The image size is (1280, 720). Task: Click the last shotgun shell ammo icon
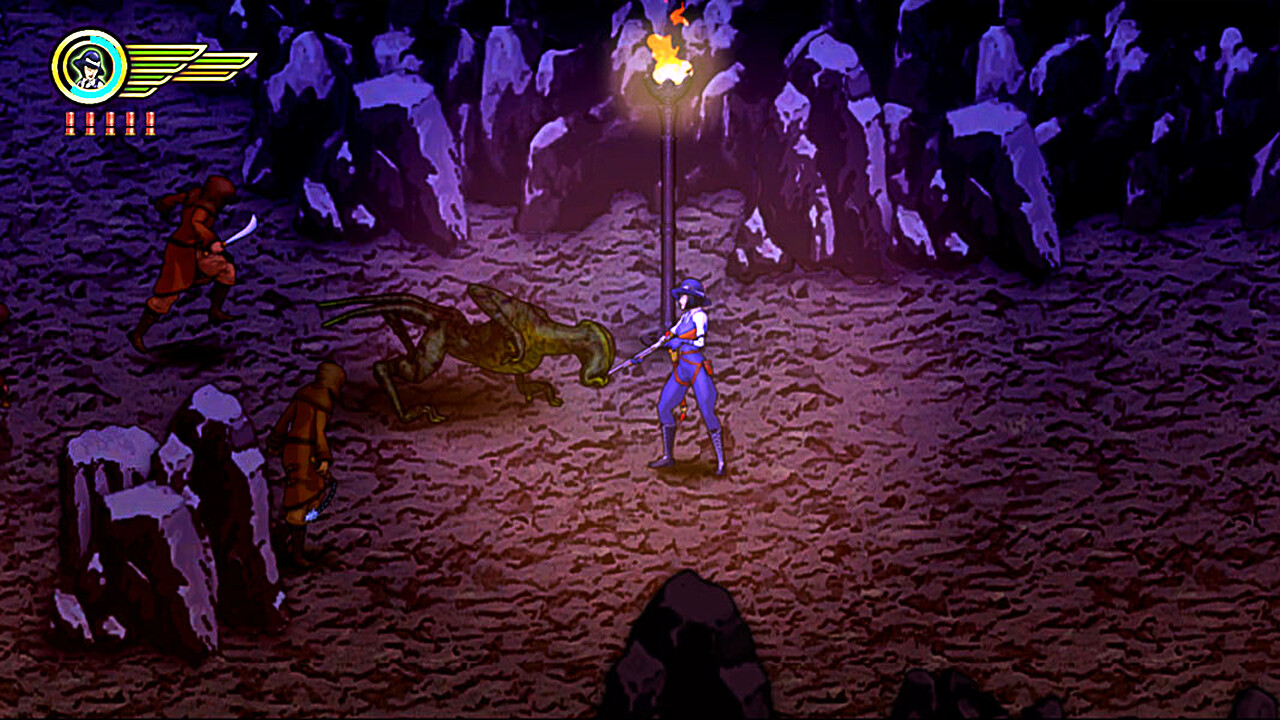click(x=149, y=122)
